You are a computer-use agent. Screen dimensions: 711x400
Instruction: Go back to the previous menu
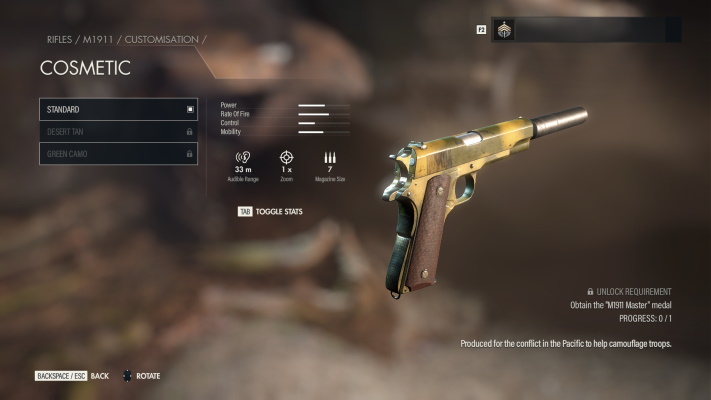pos(72,376)
